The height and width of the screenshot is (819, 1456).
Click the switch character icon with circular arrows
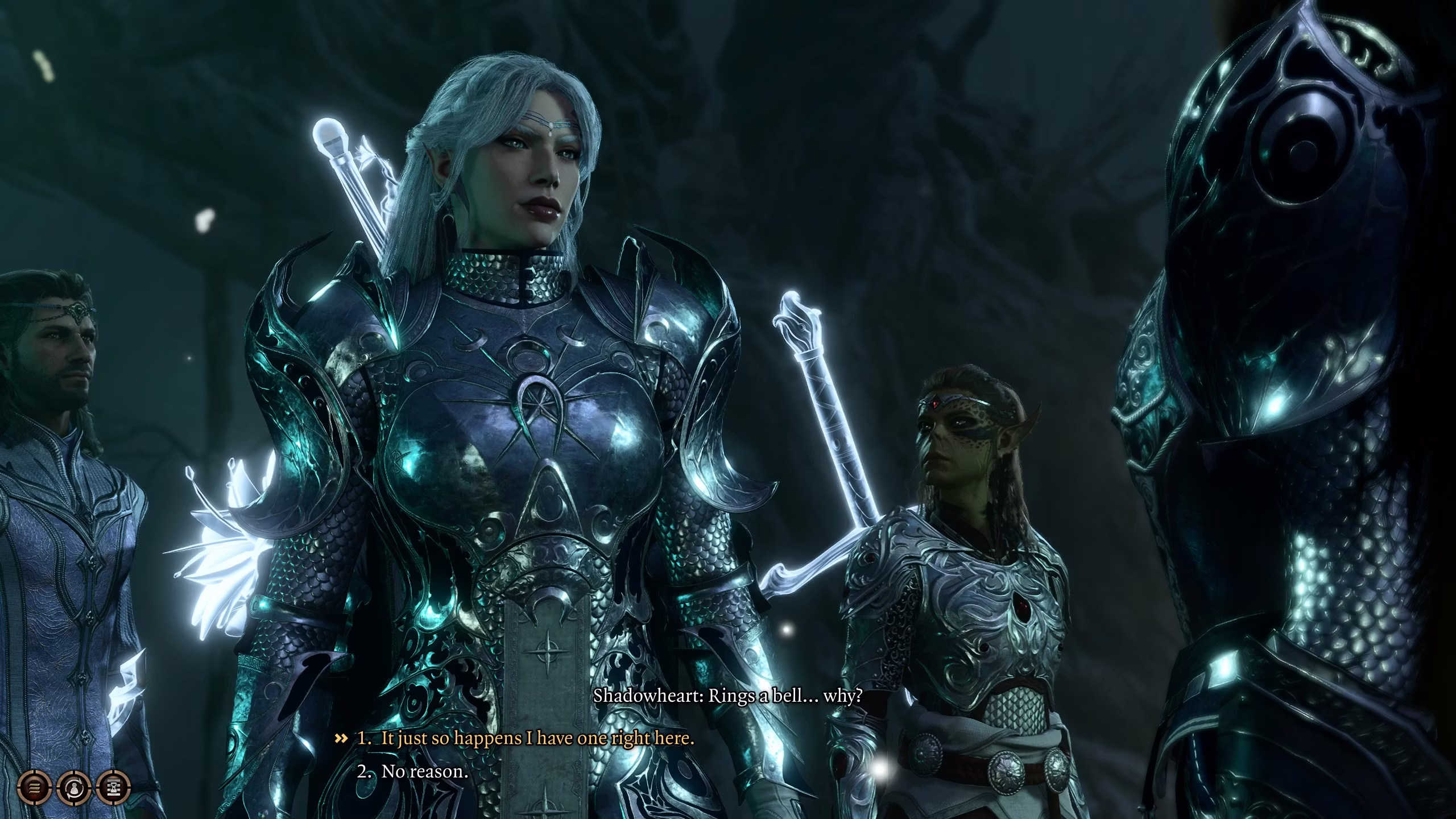[x=74, y=788]
